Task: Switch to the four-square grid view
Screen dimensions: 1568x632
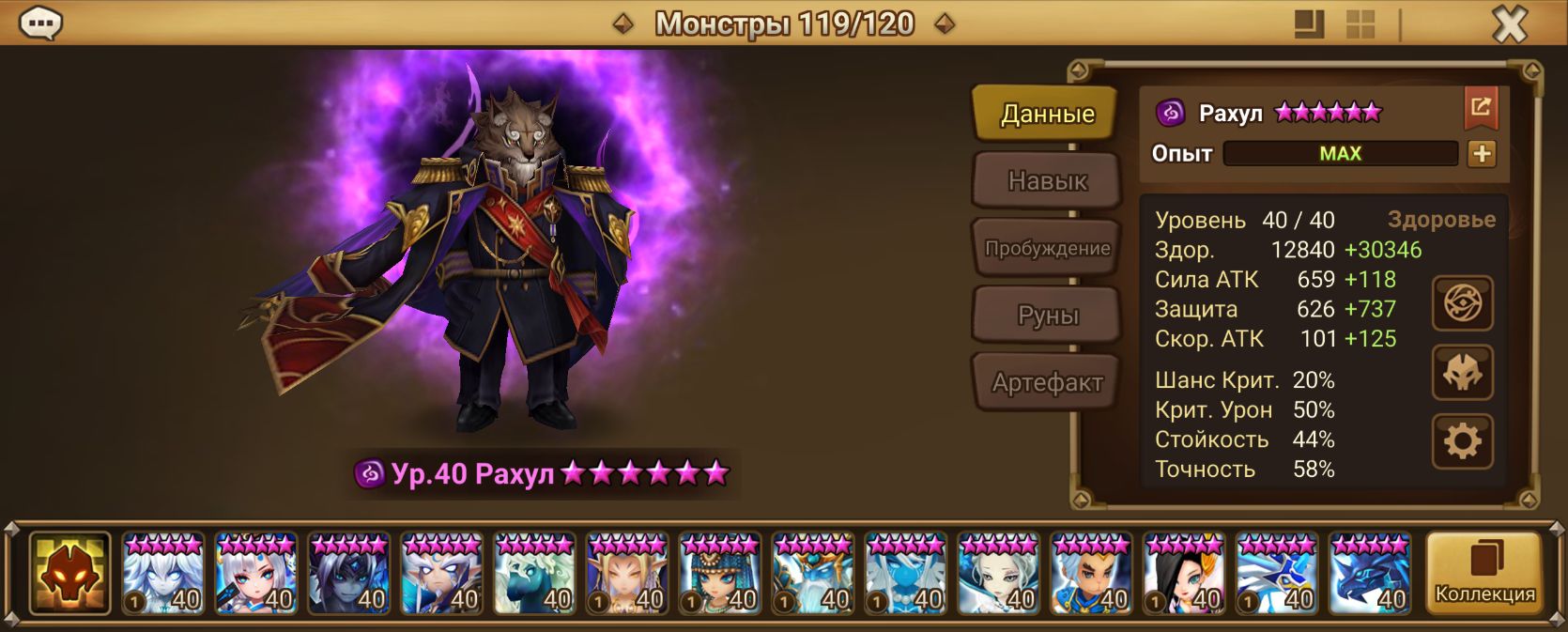Action: coord(1360,24)
